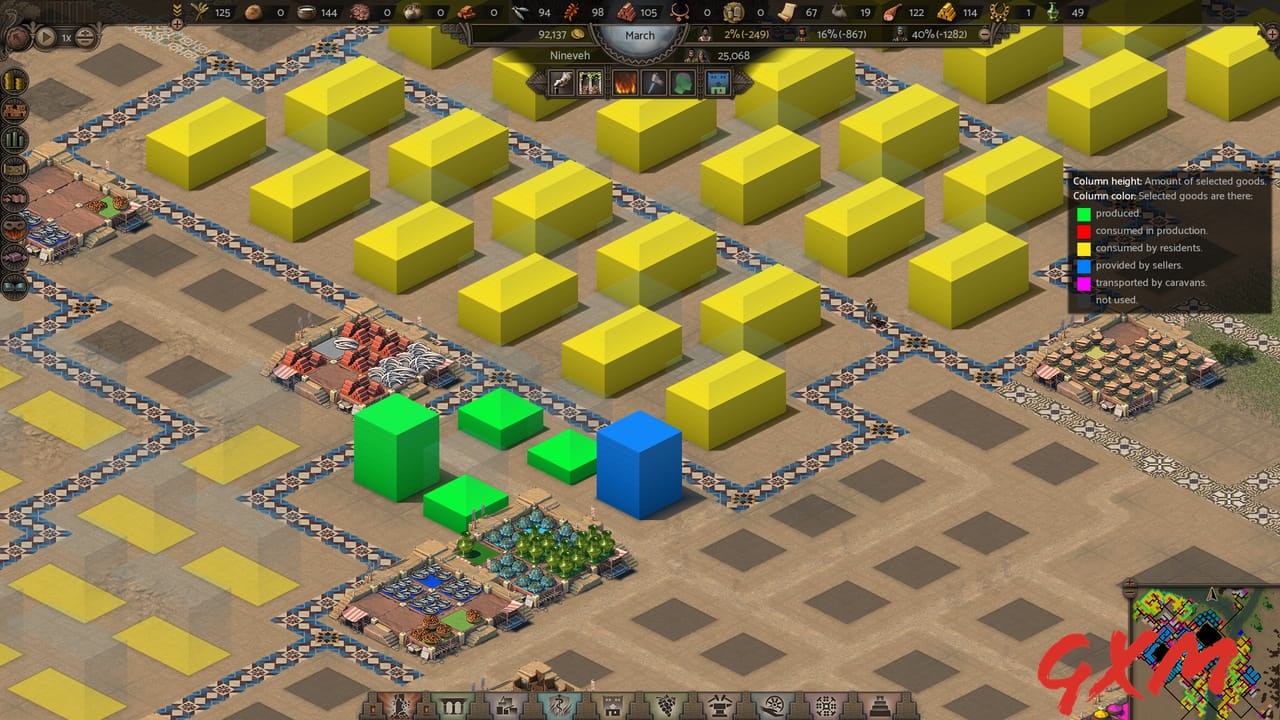This screenshot has width=1280, height=720.
Task: Select the crime overlay dagger icon
Action: coord(655,82)
